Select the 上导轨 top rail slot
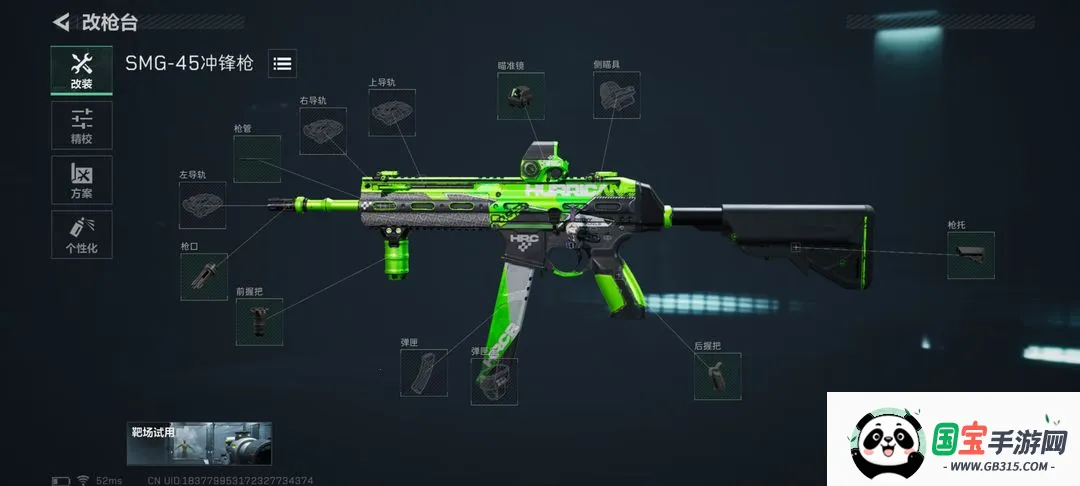The height and width of the screenshot is (486, 1080). click(392, 113)
